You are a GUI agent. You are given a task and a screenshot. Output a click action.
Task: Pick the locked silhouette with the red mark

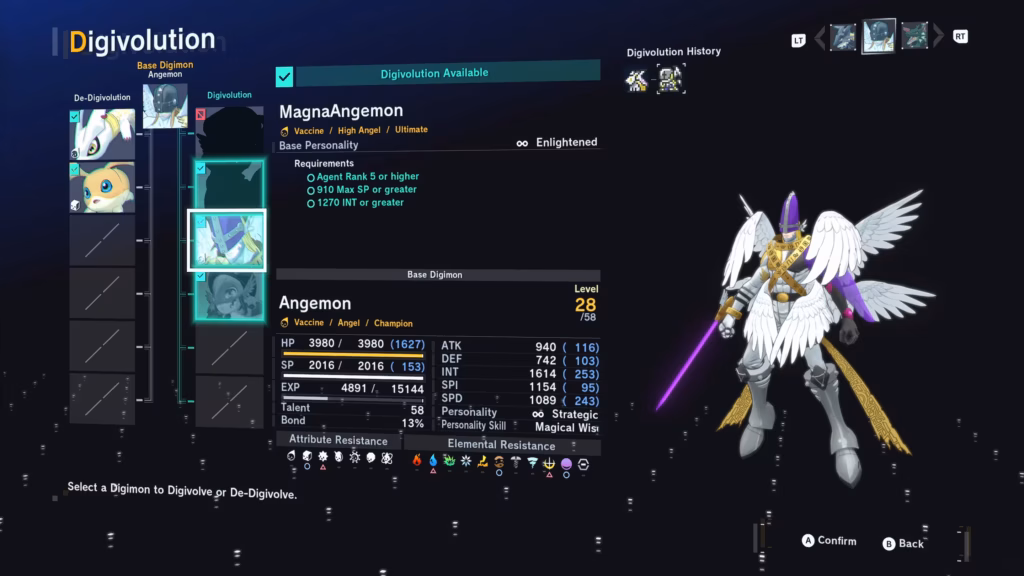point(229,132)
